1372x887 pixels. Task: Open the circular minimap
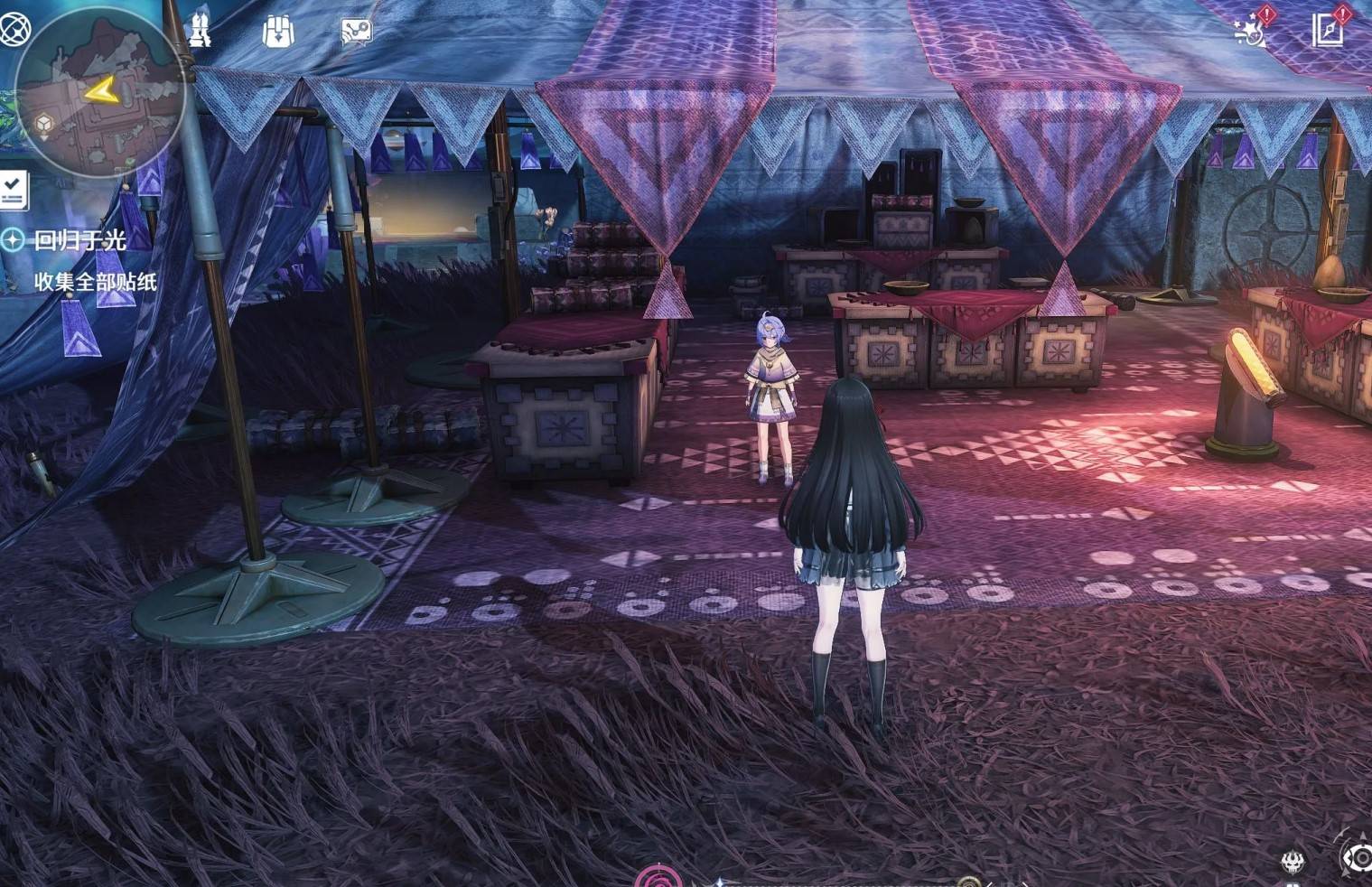[101, 90]
